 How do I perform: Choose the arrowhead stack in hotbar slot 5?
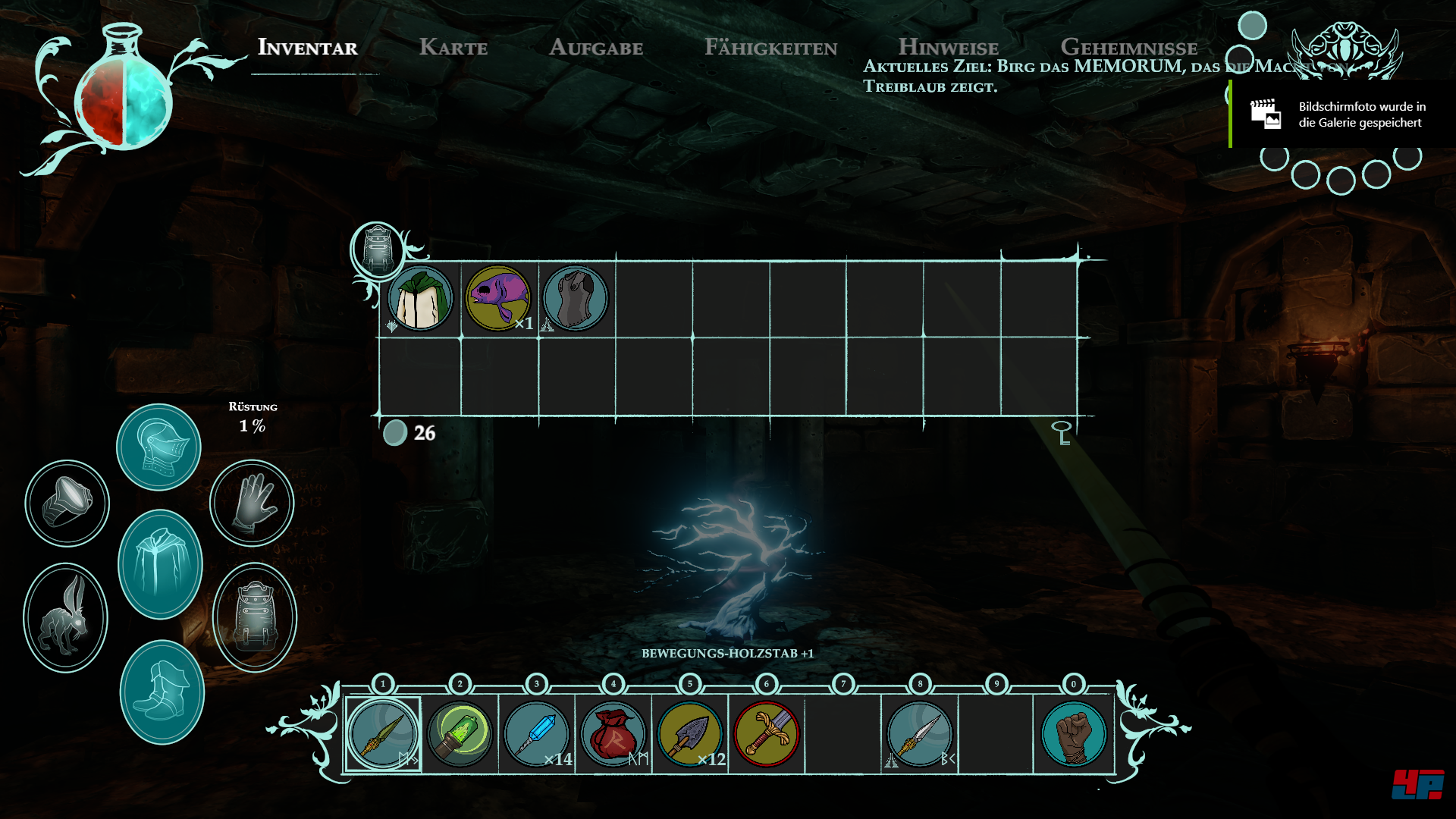(690, 734)
